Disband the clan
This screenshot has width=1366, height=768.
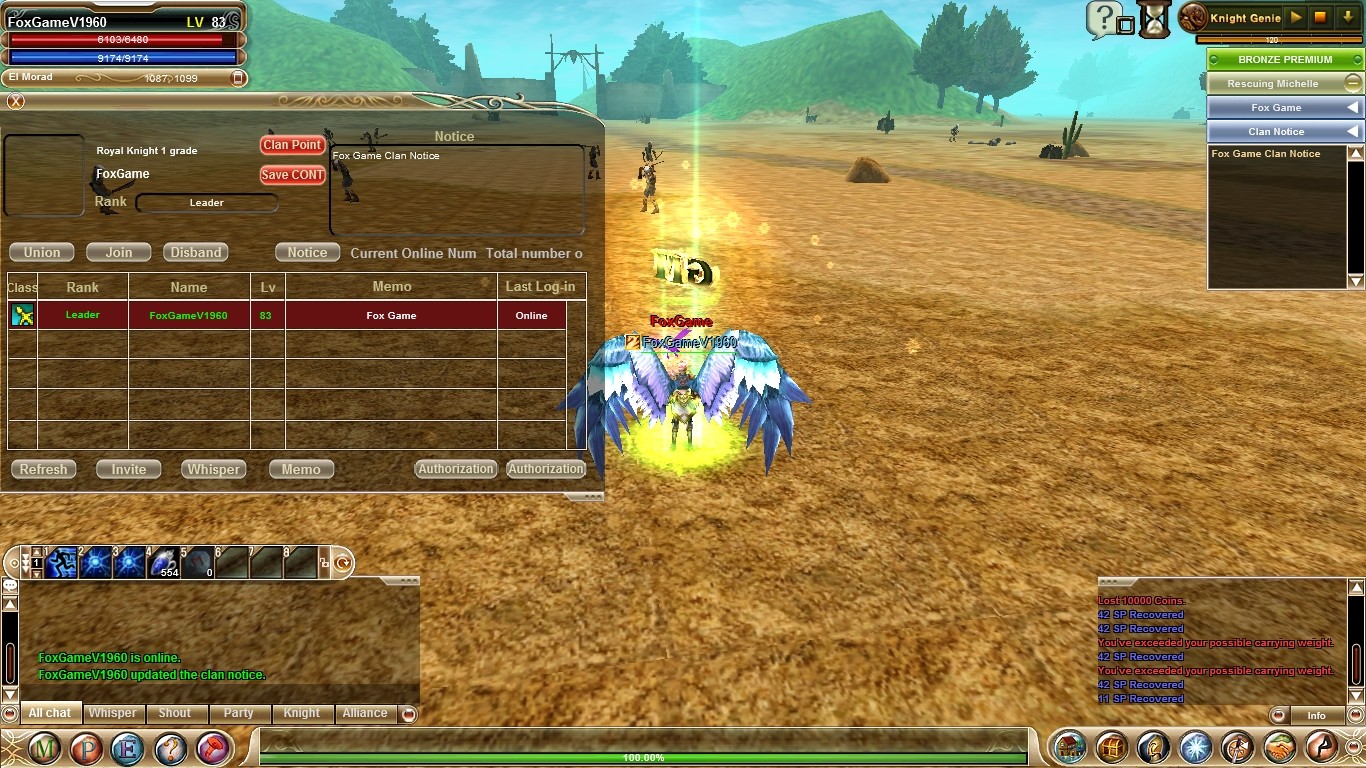point(196,253)
